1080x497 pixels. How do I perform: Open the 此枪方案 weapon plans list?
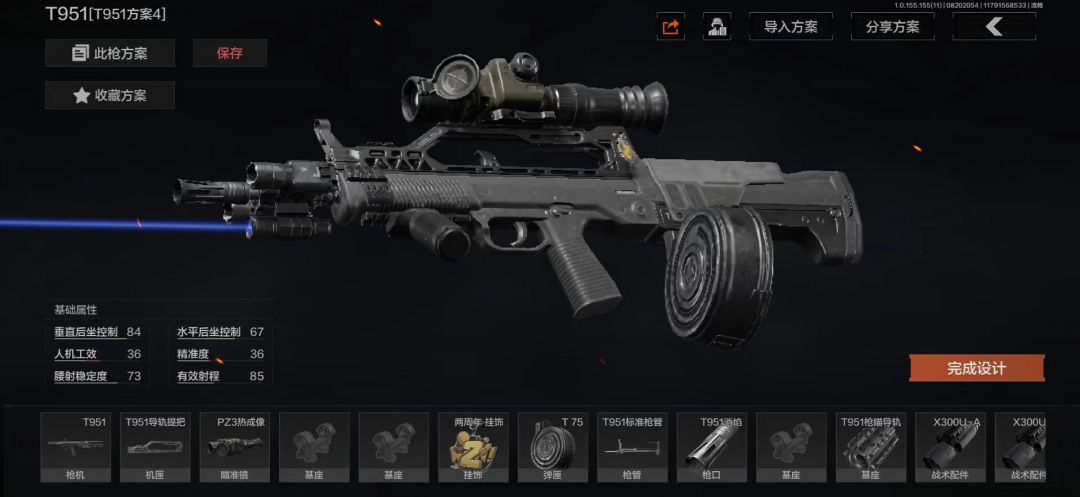pos(110,53)
